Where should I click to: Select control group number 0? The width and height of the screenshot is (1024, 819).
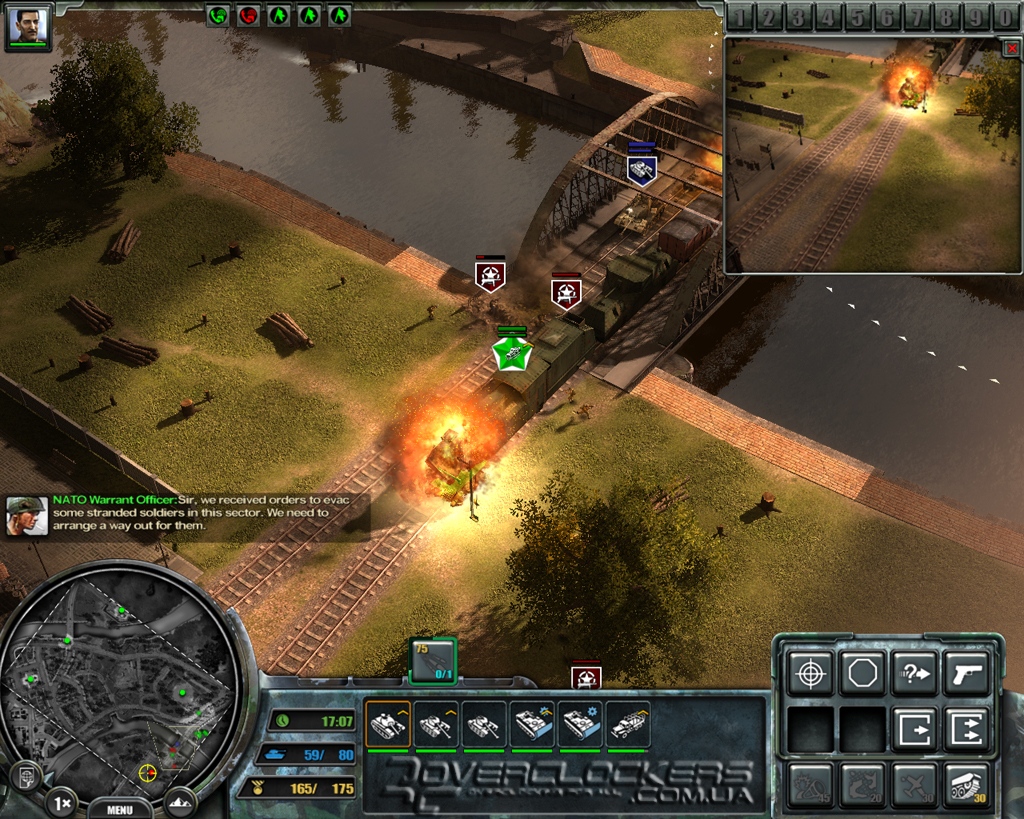[x=1005, y=17]
